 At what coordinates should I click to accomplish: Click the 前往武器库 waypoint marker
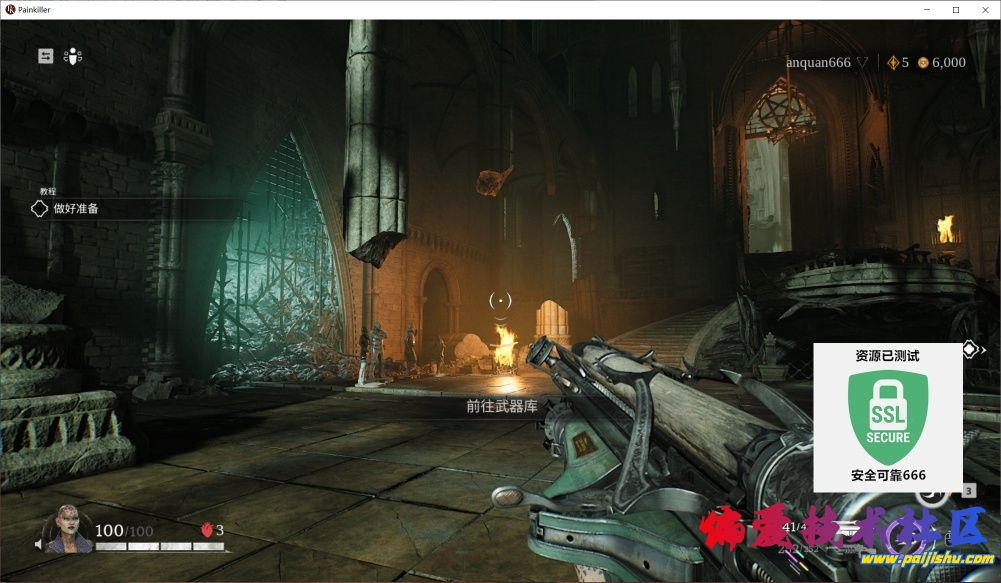point(502,406)
